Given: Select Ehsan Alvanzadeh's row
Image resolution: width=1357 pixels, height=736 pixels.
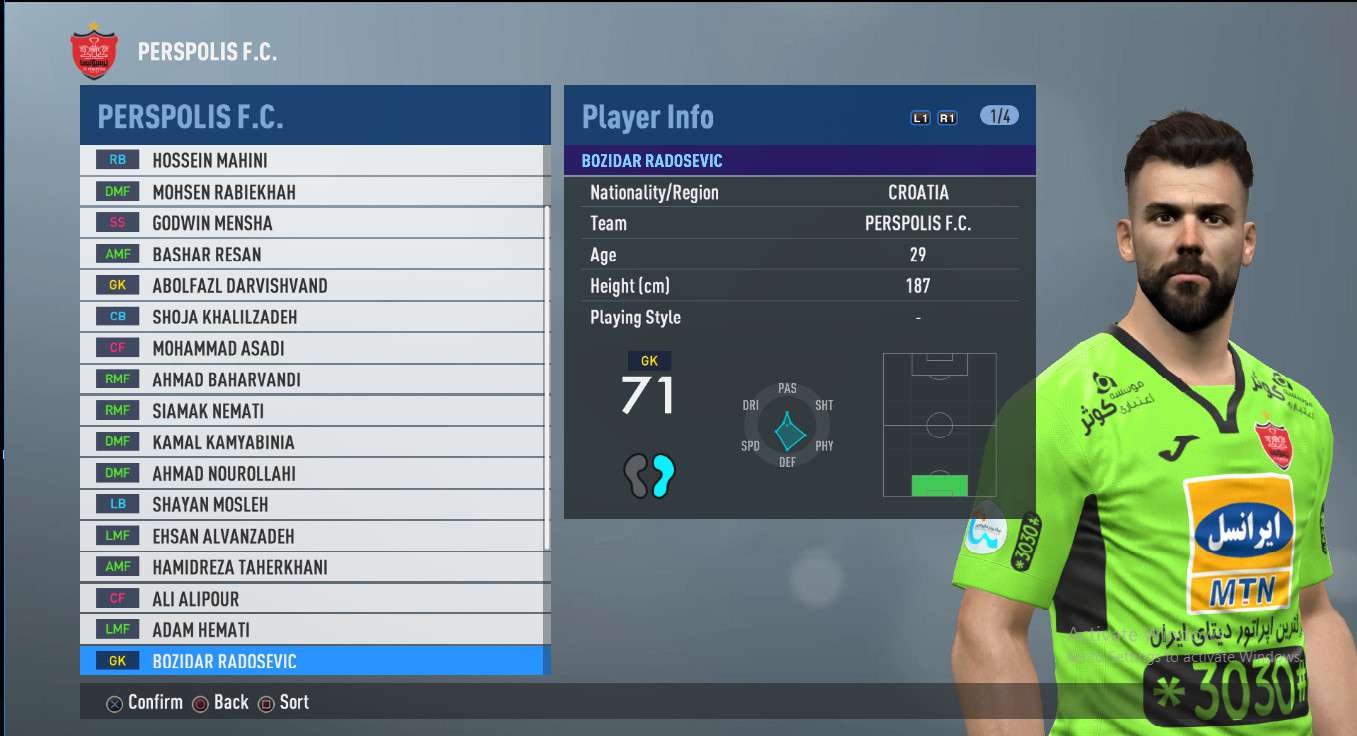Looking at the screenshot, I should point(312,536).
